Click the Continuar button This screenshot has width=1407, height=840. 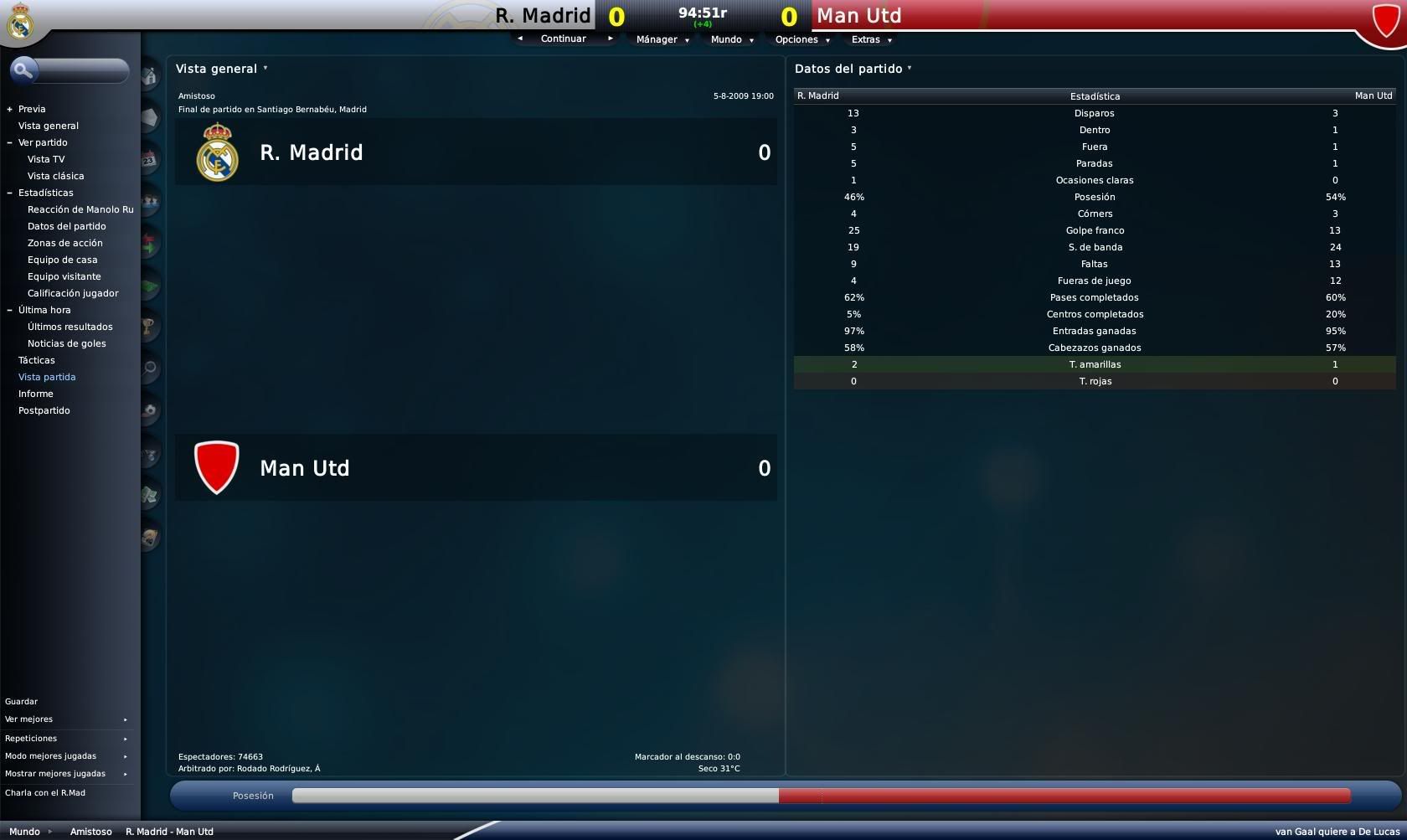click(563, 39)
